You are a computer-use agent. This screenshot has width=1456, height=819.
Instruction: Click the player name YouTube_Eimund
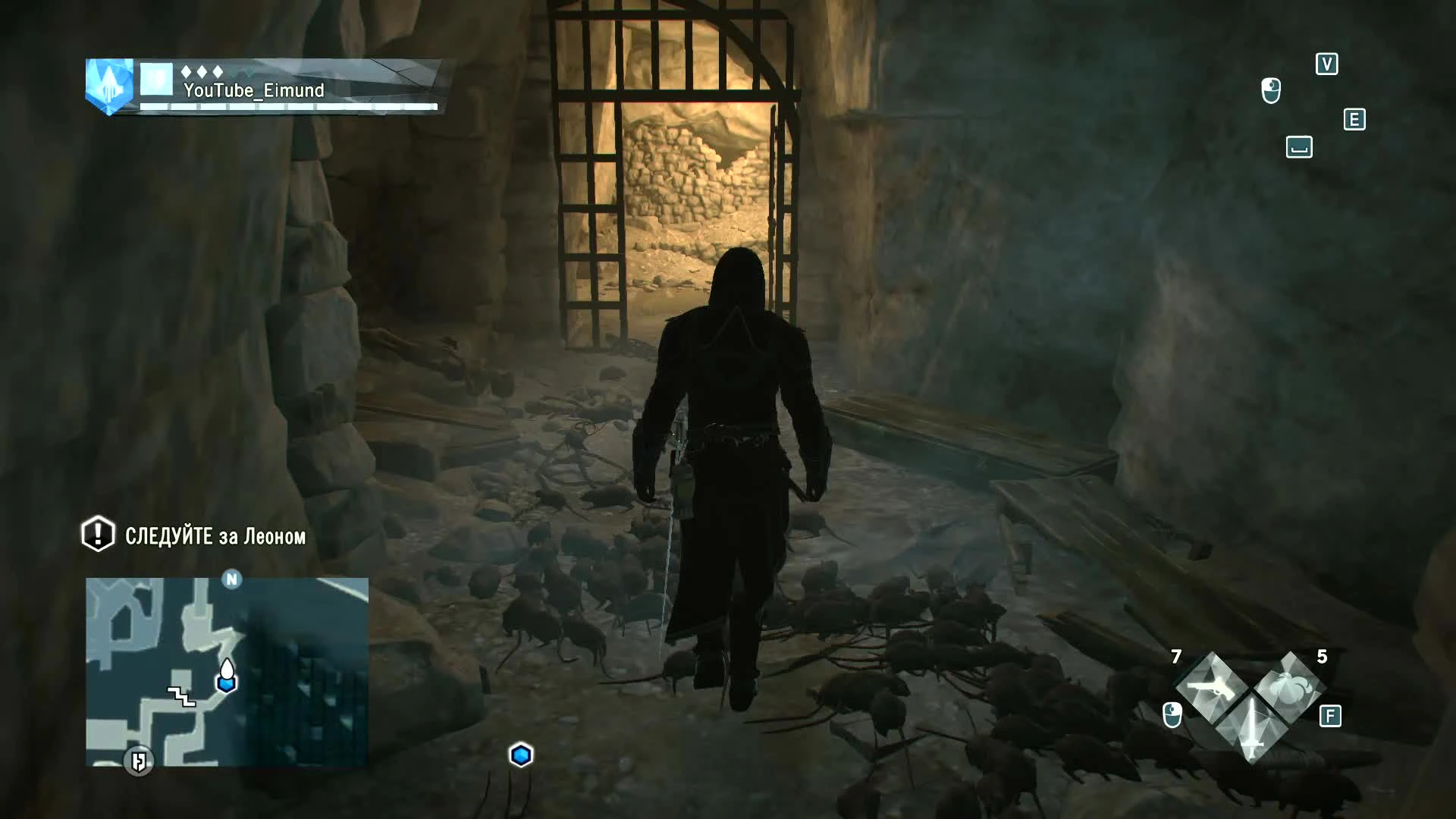254,89
